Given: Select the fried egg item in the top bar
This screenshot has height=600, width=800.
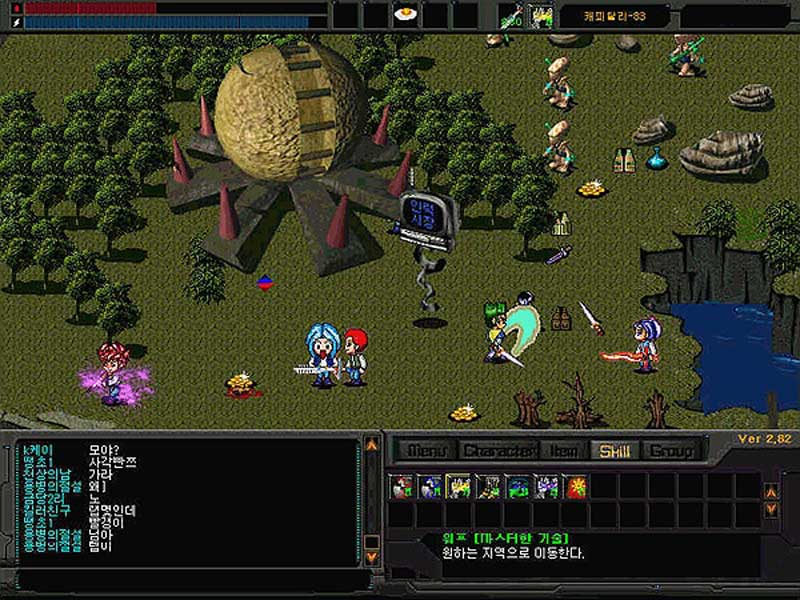Looking at the screenshot, I should tap(405, 15).
